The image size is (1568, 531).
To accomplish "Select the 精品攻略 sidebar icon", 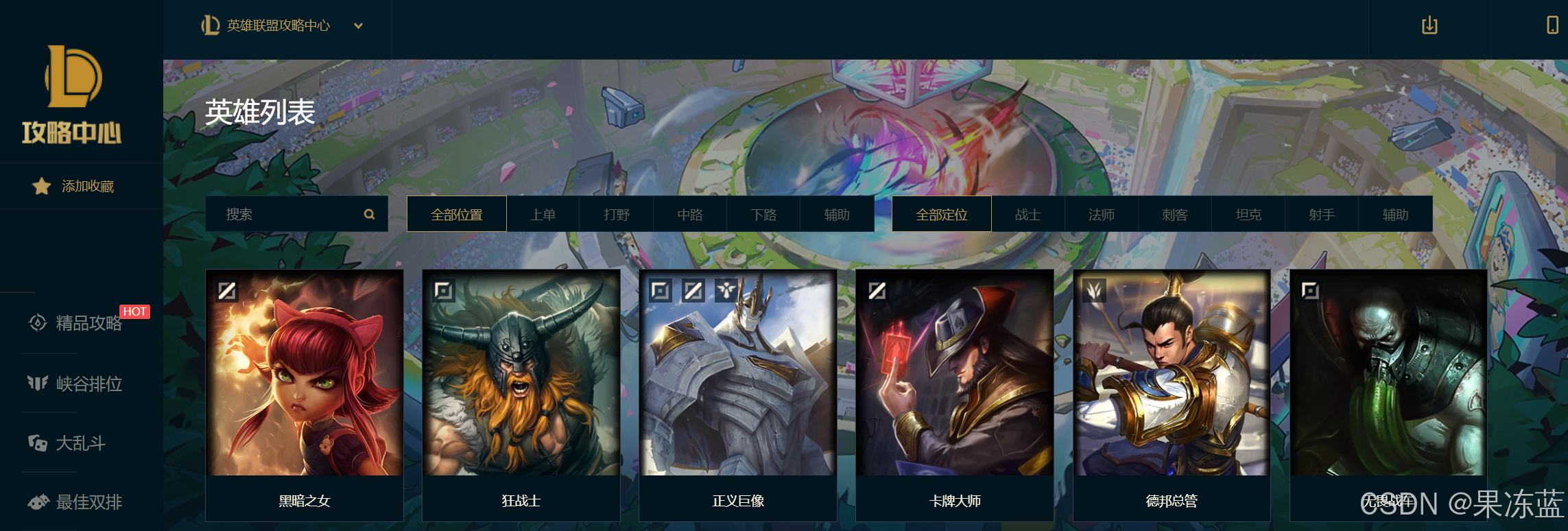I will point(39,324).
